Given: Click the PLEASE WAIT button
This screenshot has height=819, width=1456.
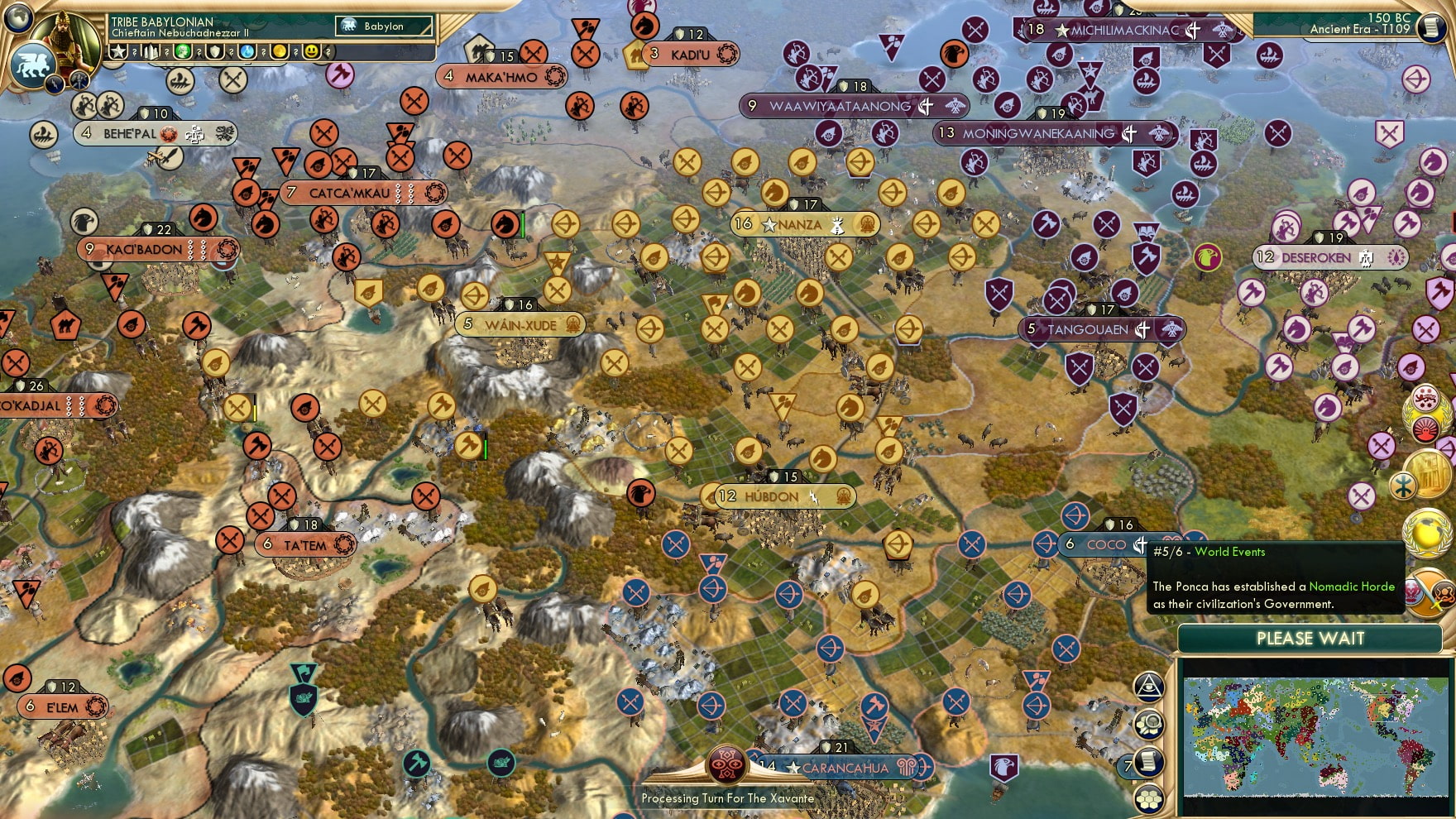Looking at the screenshot, I should (1310, 638).
